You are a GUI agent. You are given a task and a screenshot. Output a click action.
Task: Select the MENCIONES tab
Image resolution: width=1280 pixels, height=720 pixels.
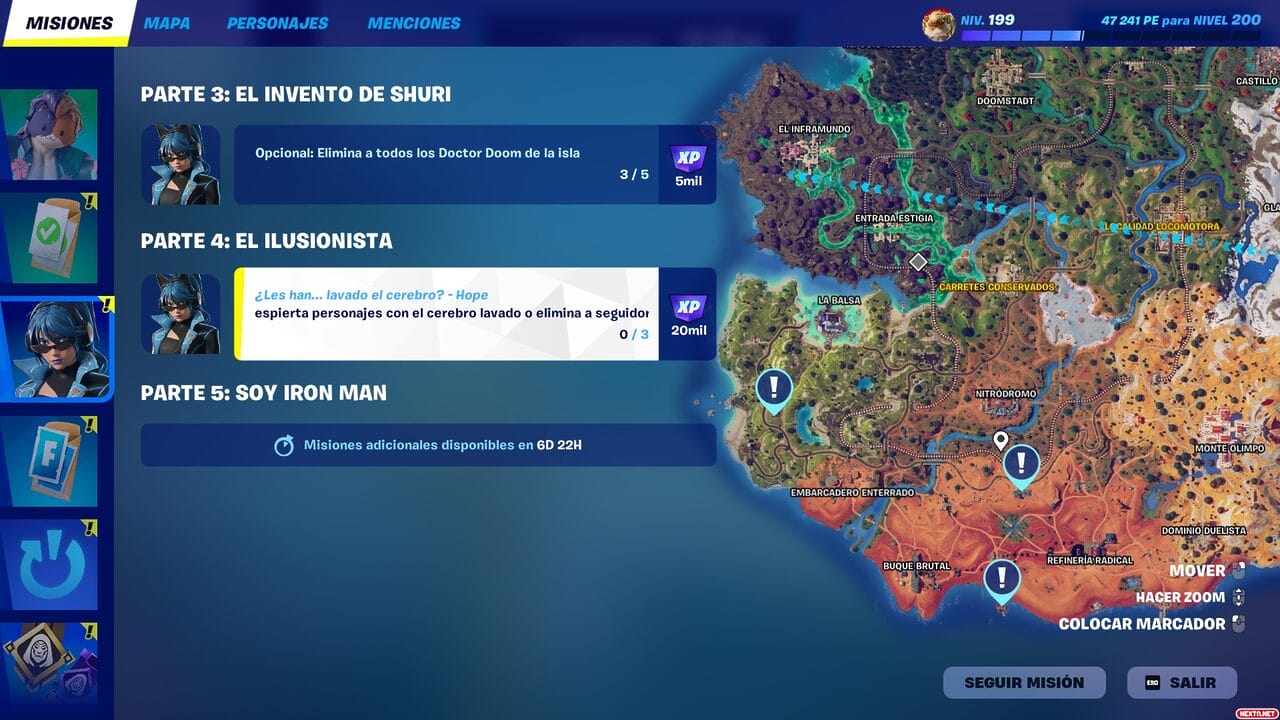(x=414, y=22)
